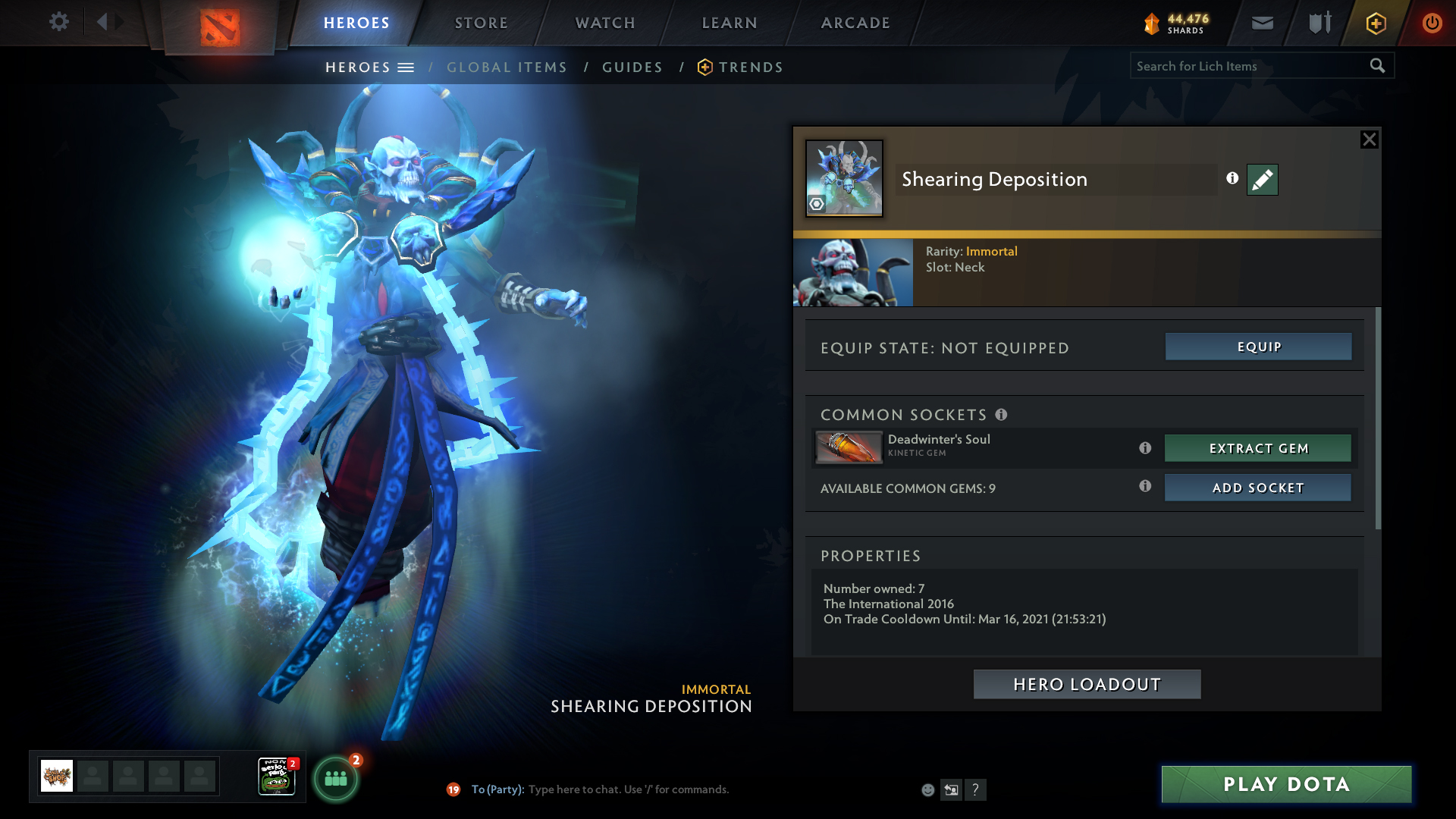
Task: Extract the Deadwinter's Soul gem
Action: point(1258,448)
